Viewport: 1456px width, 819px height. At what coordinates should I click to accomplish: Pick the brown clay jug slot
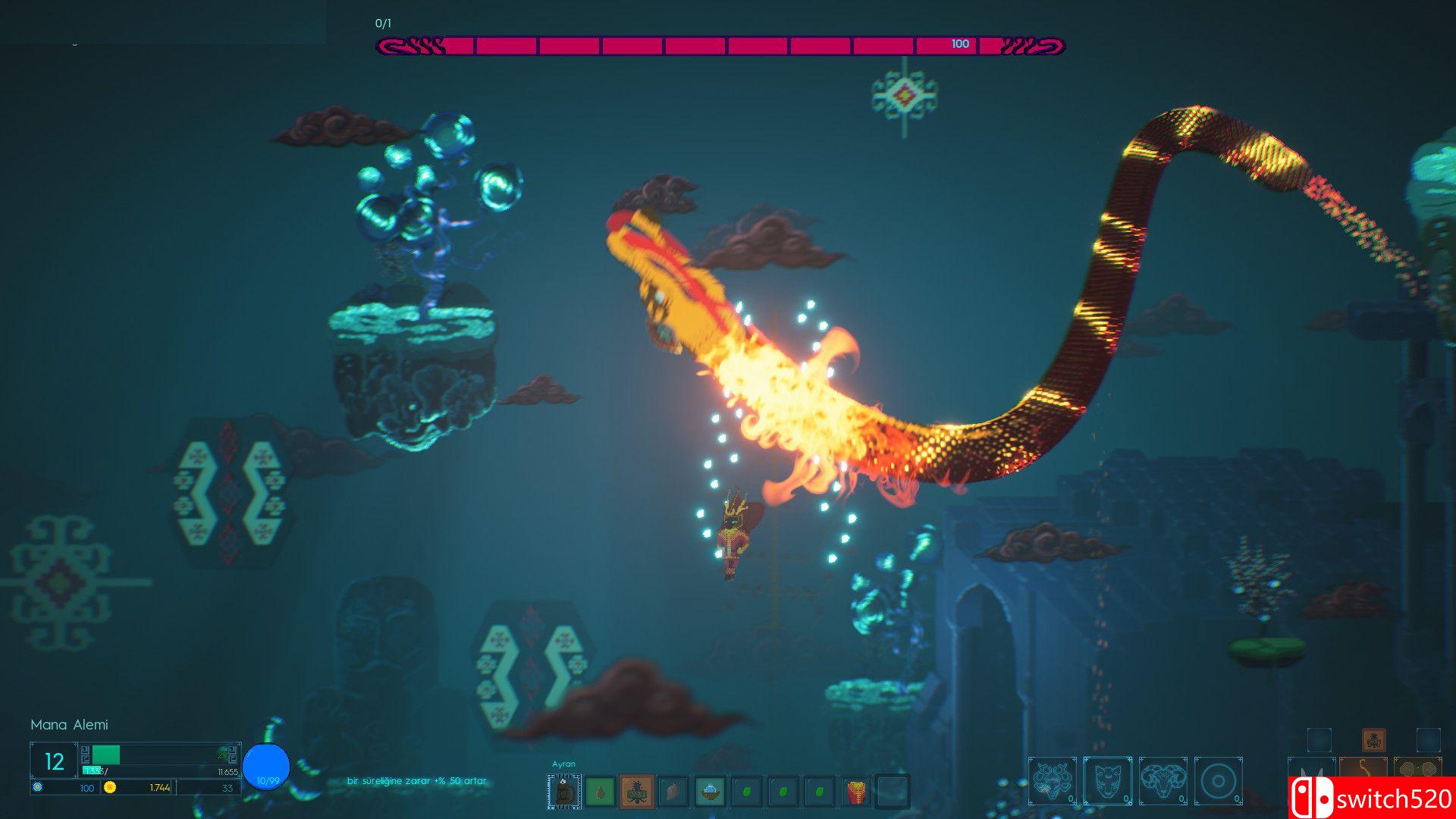click(673, 792)
